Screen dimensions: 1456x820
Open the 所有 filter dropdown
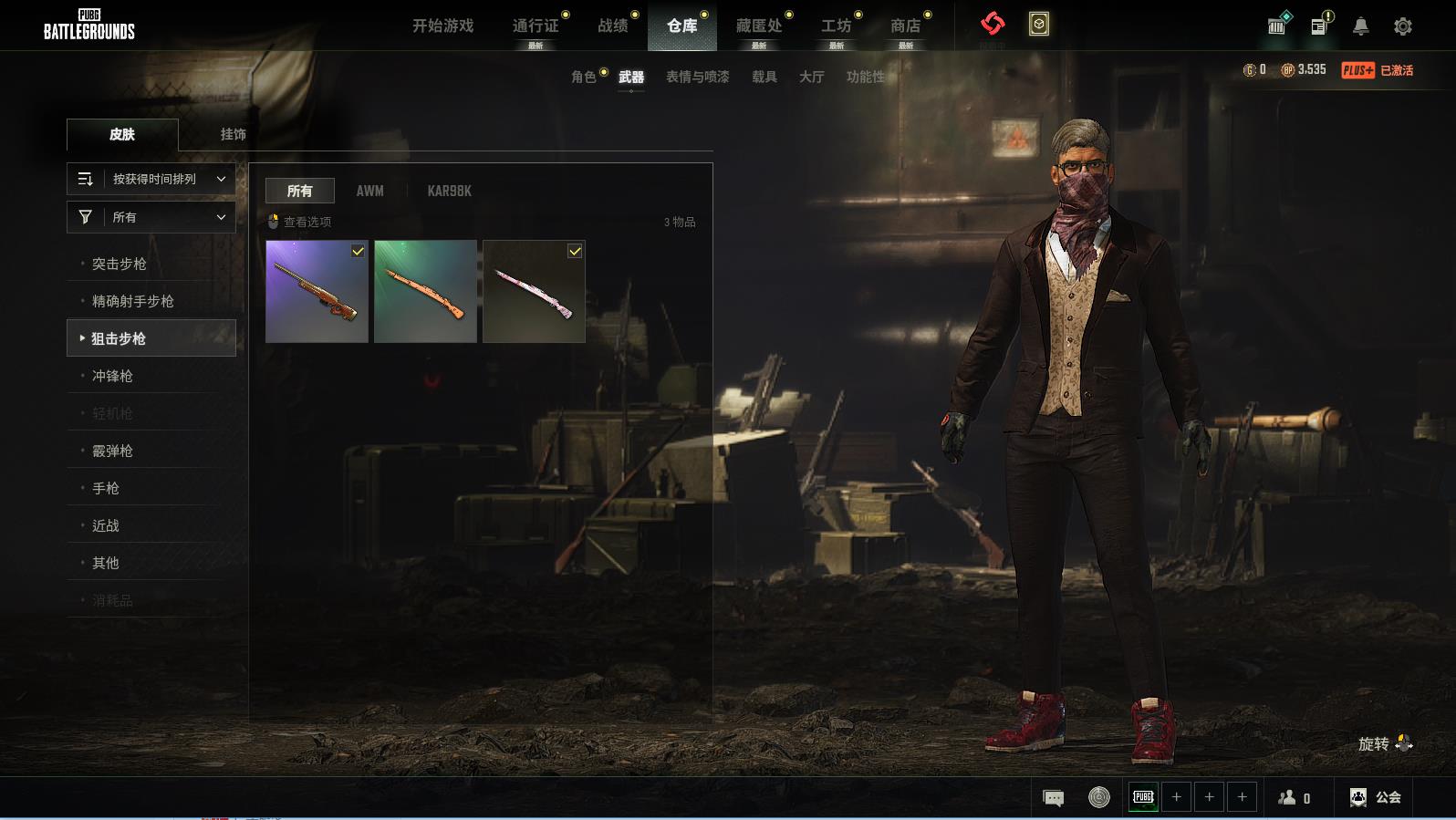tap(151, 217)
